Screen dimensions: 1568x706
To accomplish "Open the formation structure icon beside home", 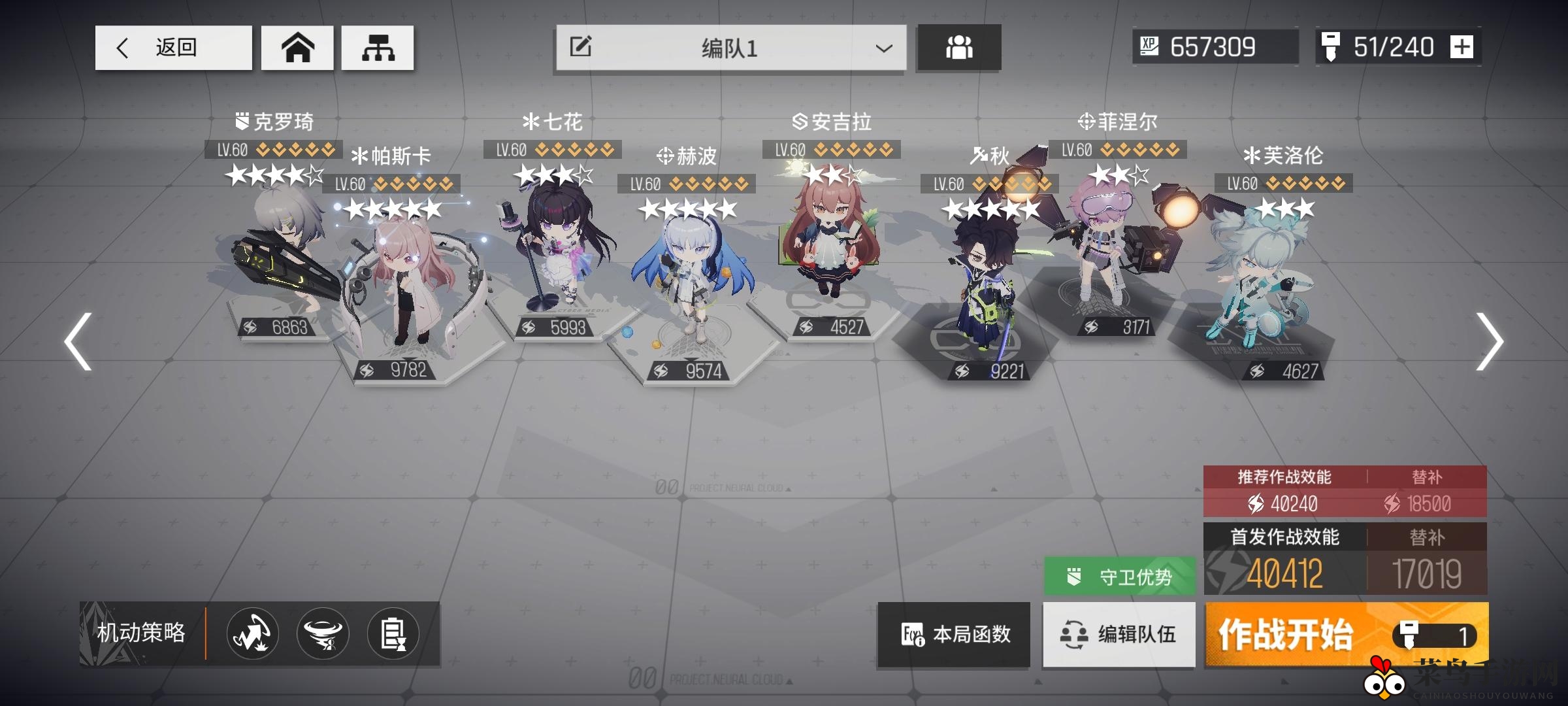I will click(x=378, y=46).
